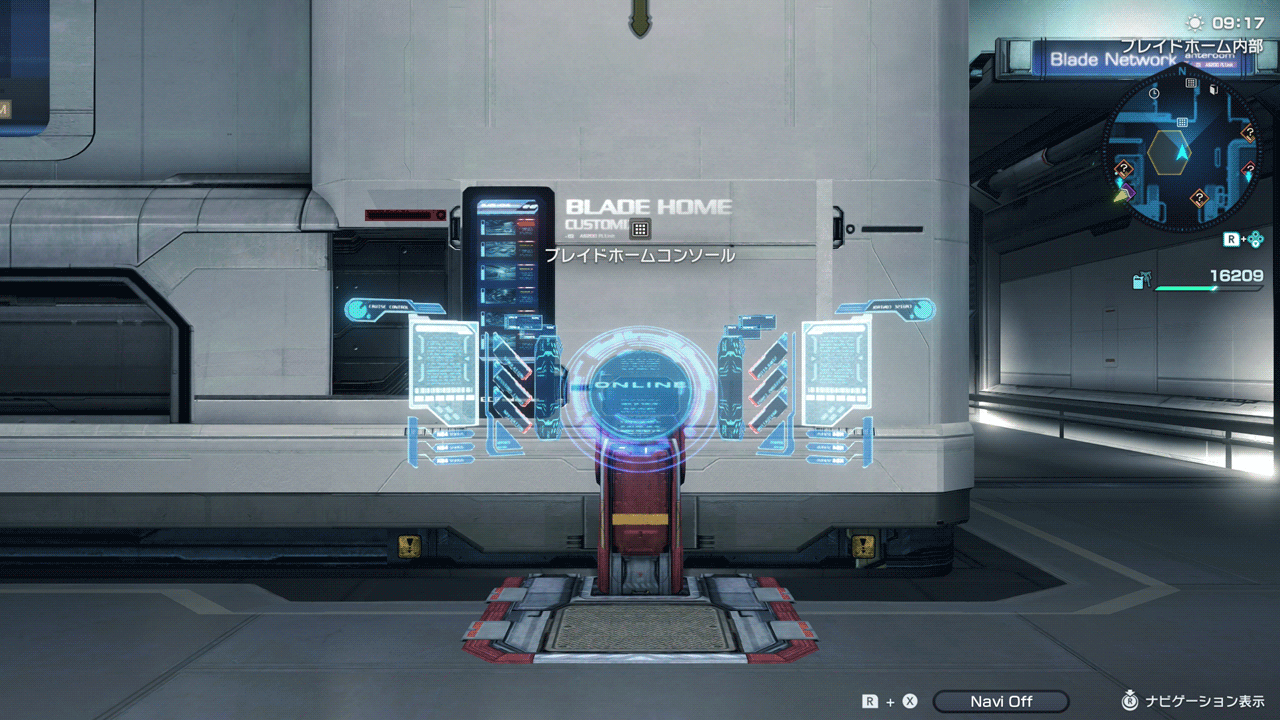This screenshot has height=720, width=1280.
Task: Click the ブレイドホームコンソール grid icon marker
Action: point(640,229)
